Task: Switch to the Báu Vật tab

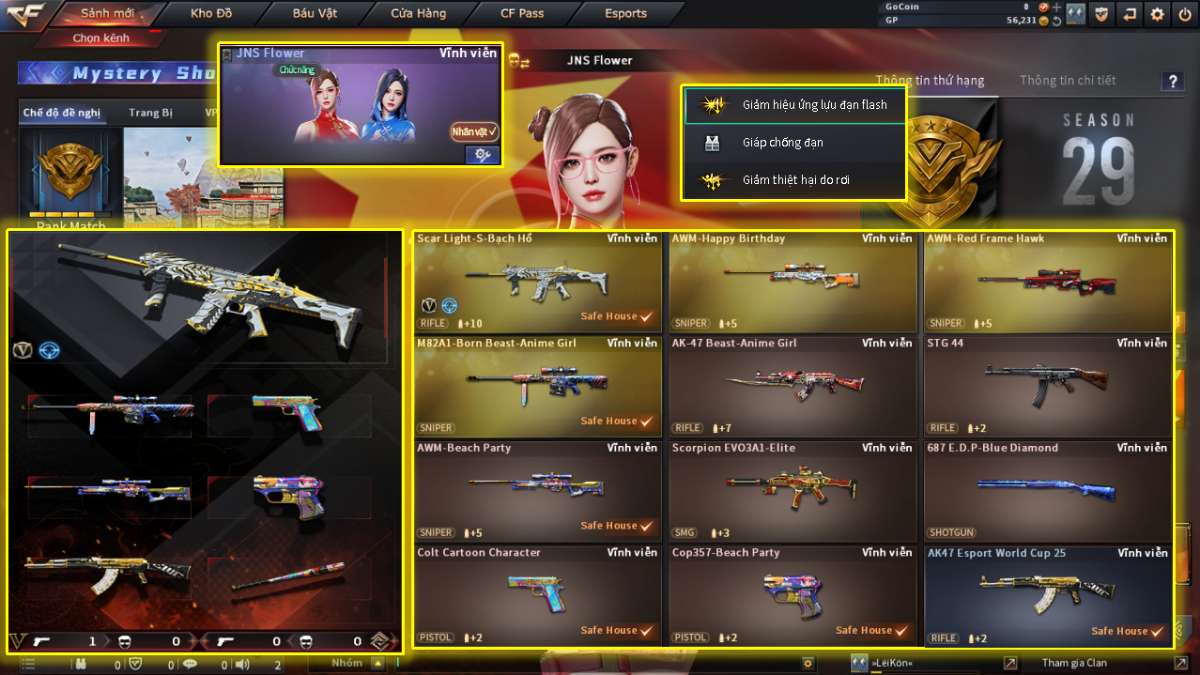Action: point(316,14)
